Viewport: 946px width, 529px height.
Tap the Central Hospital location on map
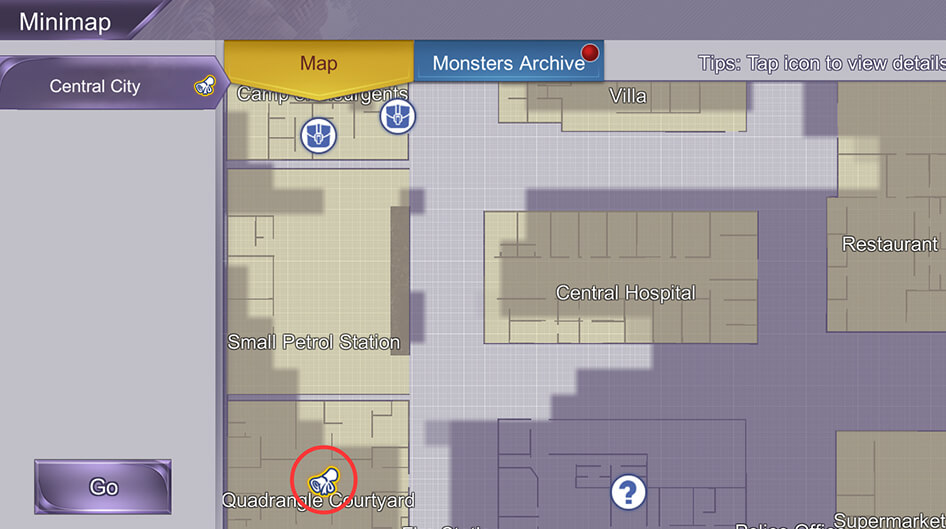point(625,293)
